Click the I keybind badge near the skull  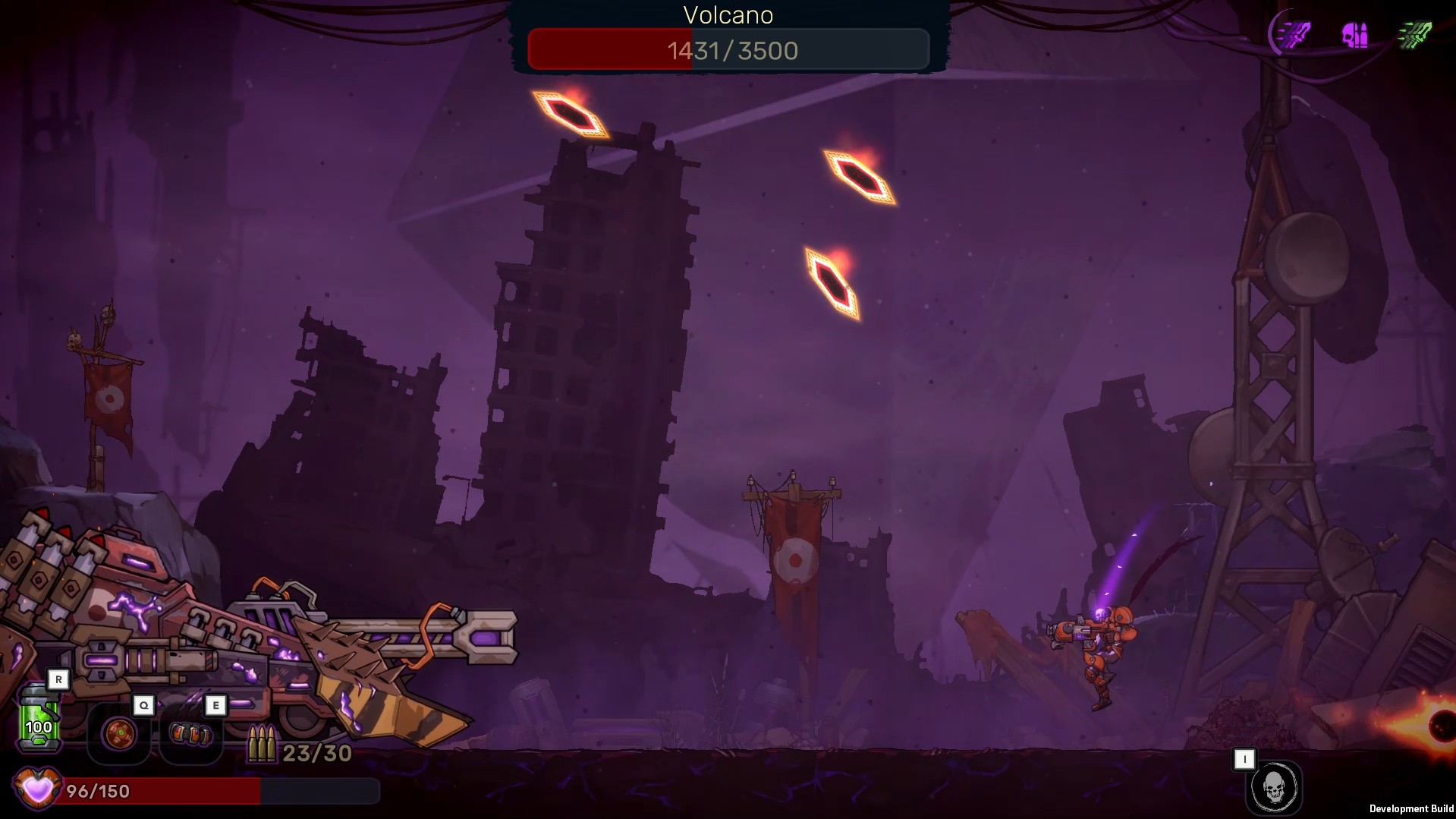pos(1245,758)
